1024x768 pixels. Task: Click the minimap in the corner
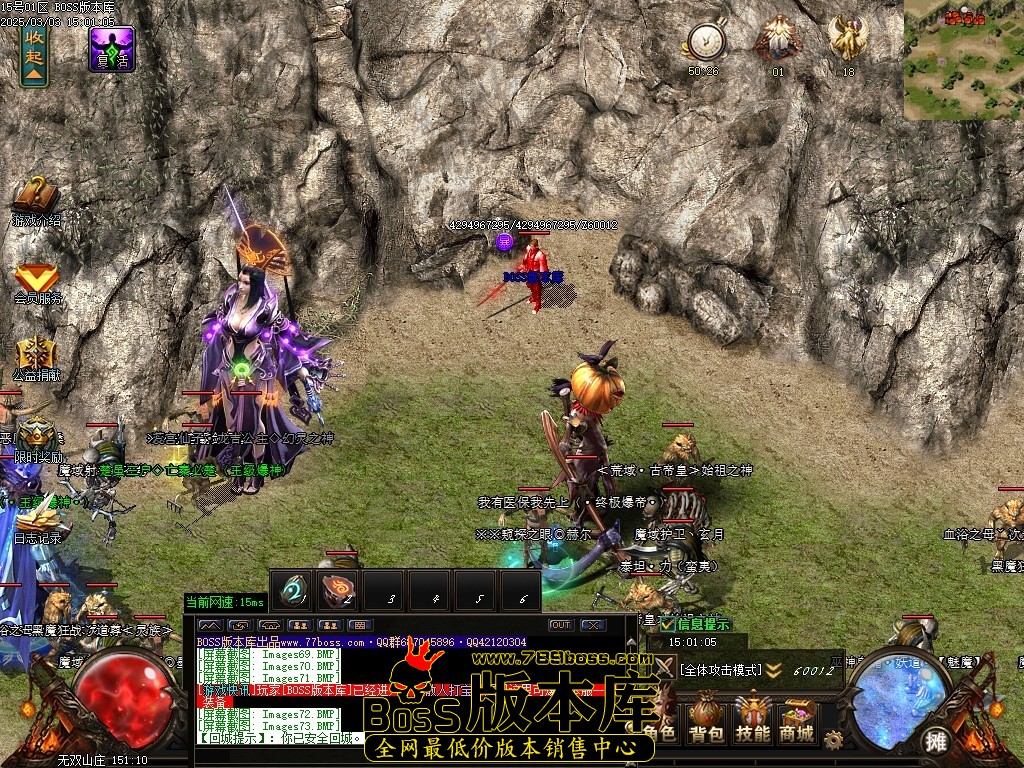[964, 60]
